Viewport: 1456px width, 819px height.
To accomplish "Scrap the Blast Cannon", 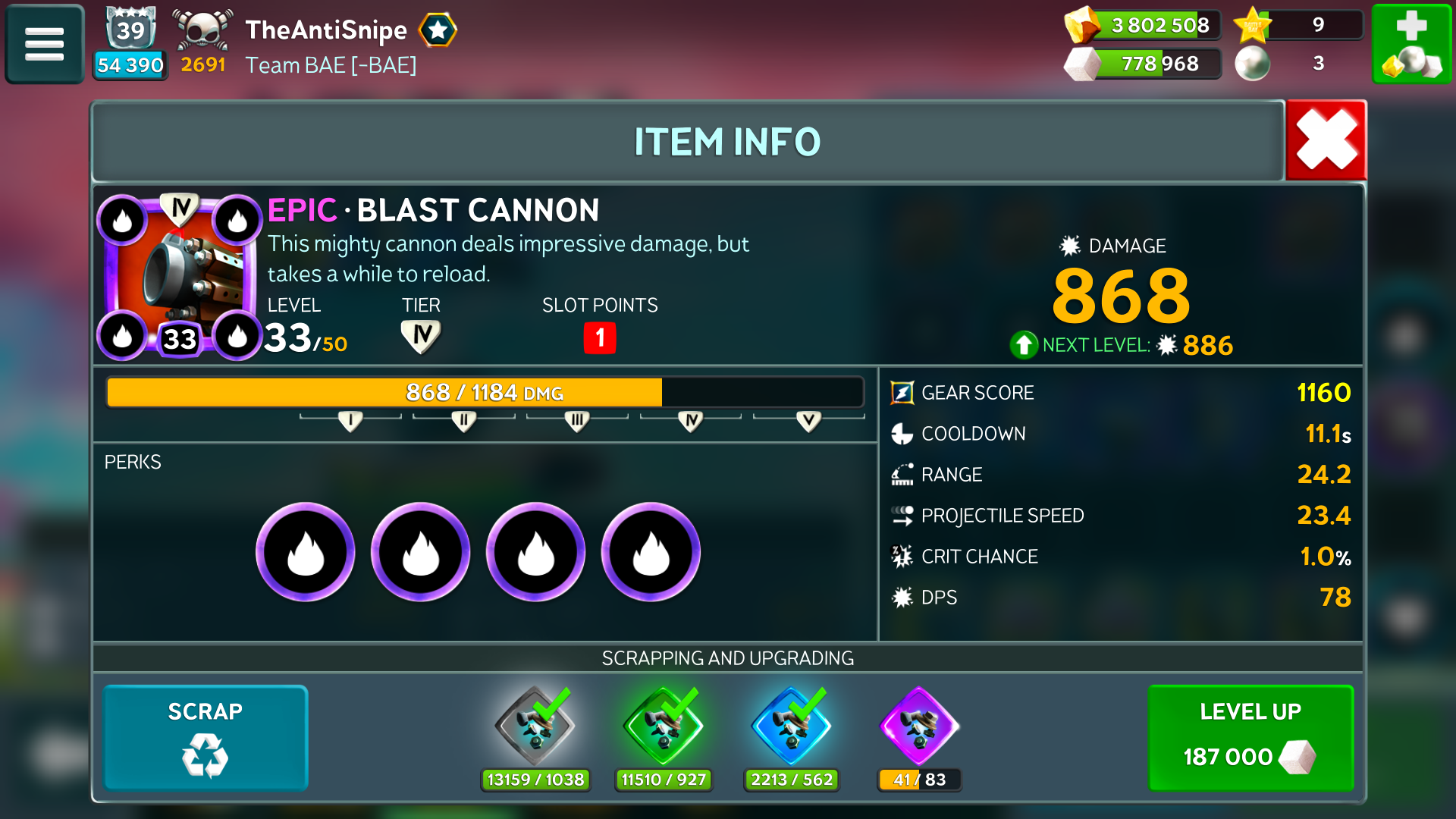I will coord(206,738).
